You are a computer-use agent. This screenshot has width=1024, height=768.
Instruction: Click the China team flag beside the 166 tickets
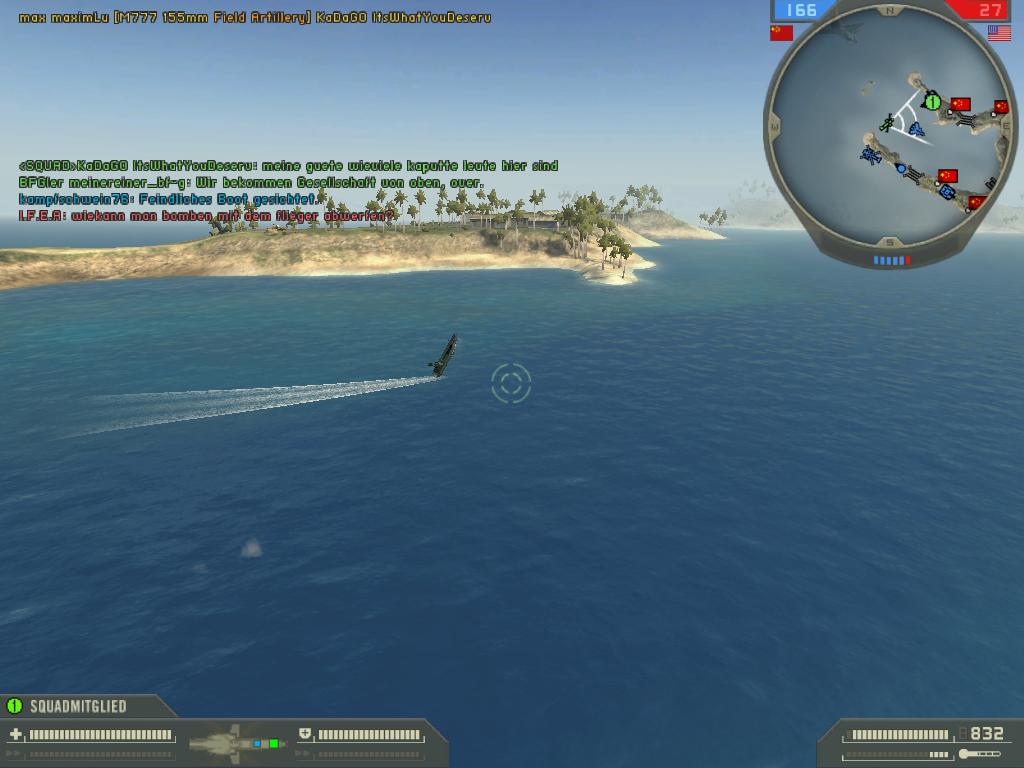tap(781, 33)
